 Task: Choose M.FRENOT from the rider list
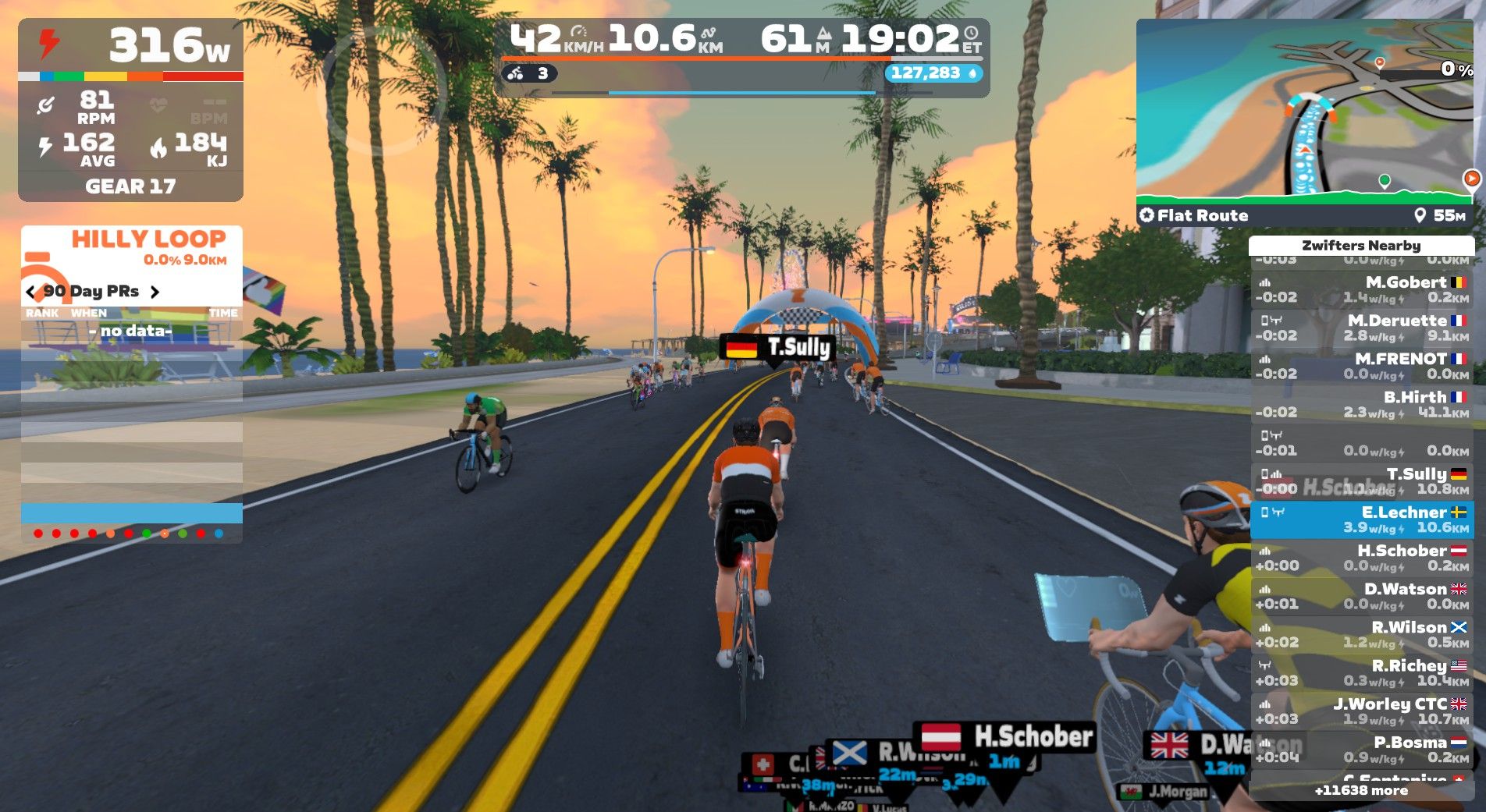point(1361,366)
